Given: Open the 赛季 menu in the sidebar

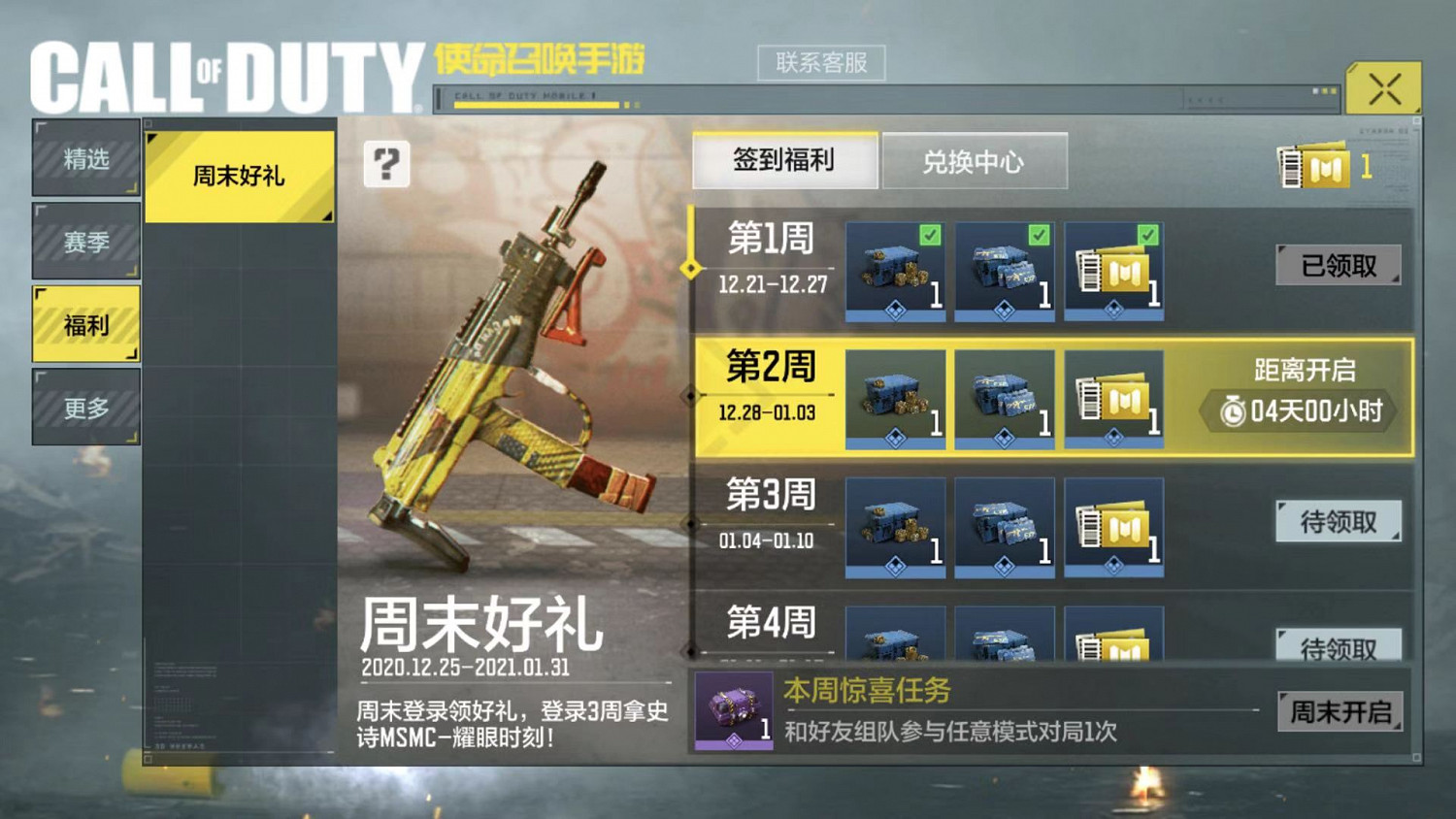Looking at the screenshot, I should coord(85,242).
